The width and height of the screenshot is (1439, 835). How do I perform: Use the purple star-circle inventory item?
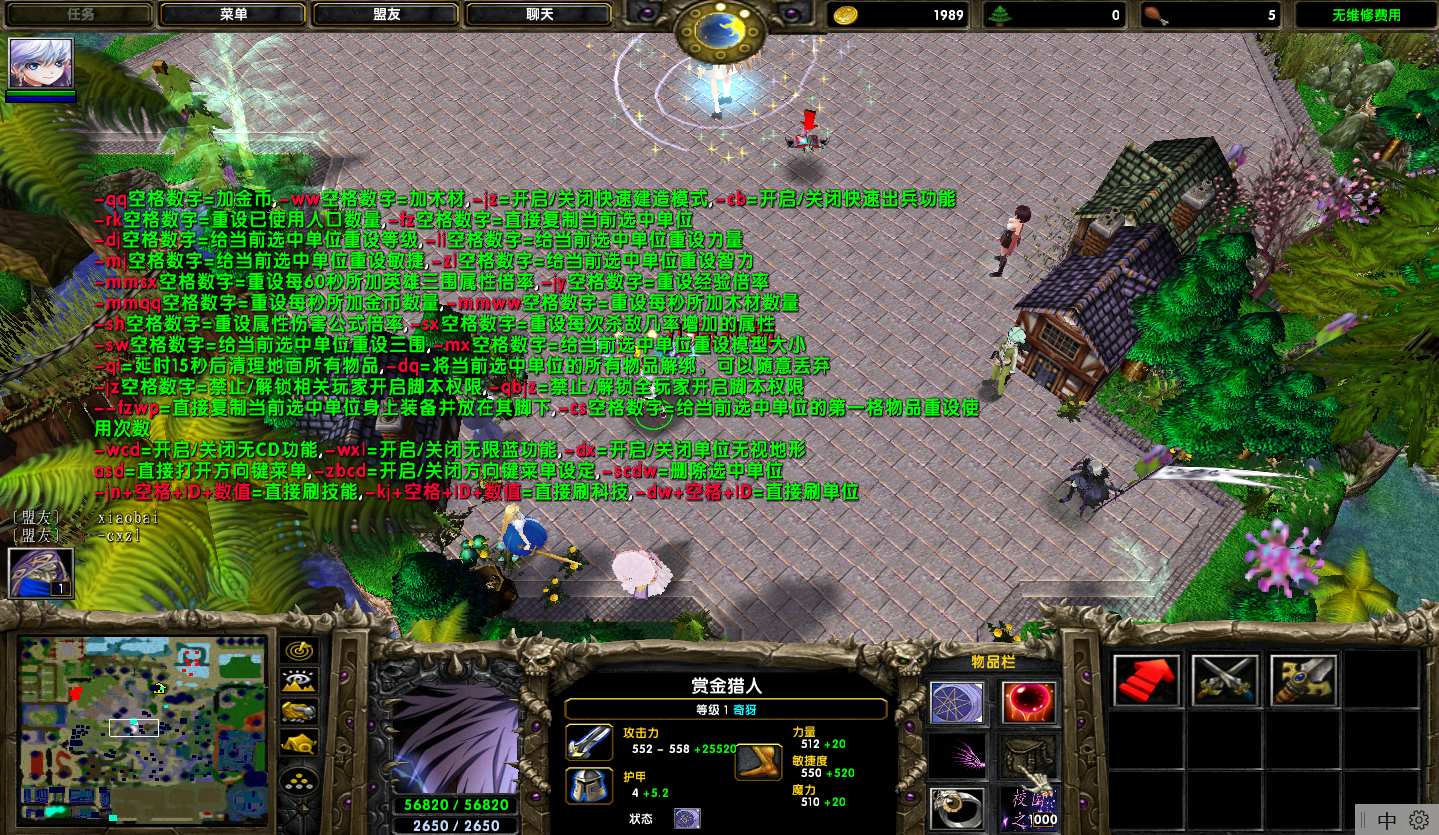point(957,703)
